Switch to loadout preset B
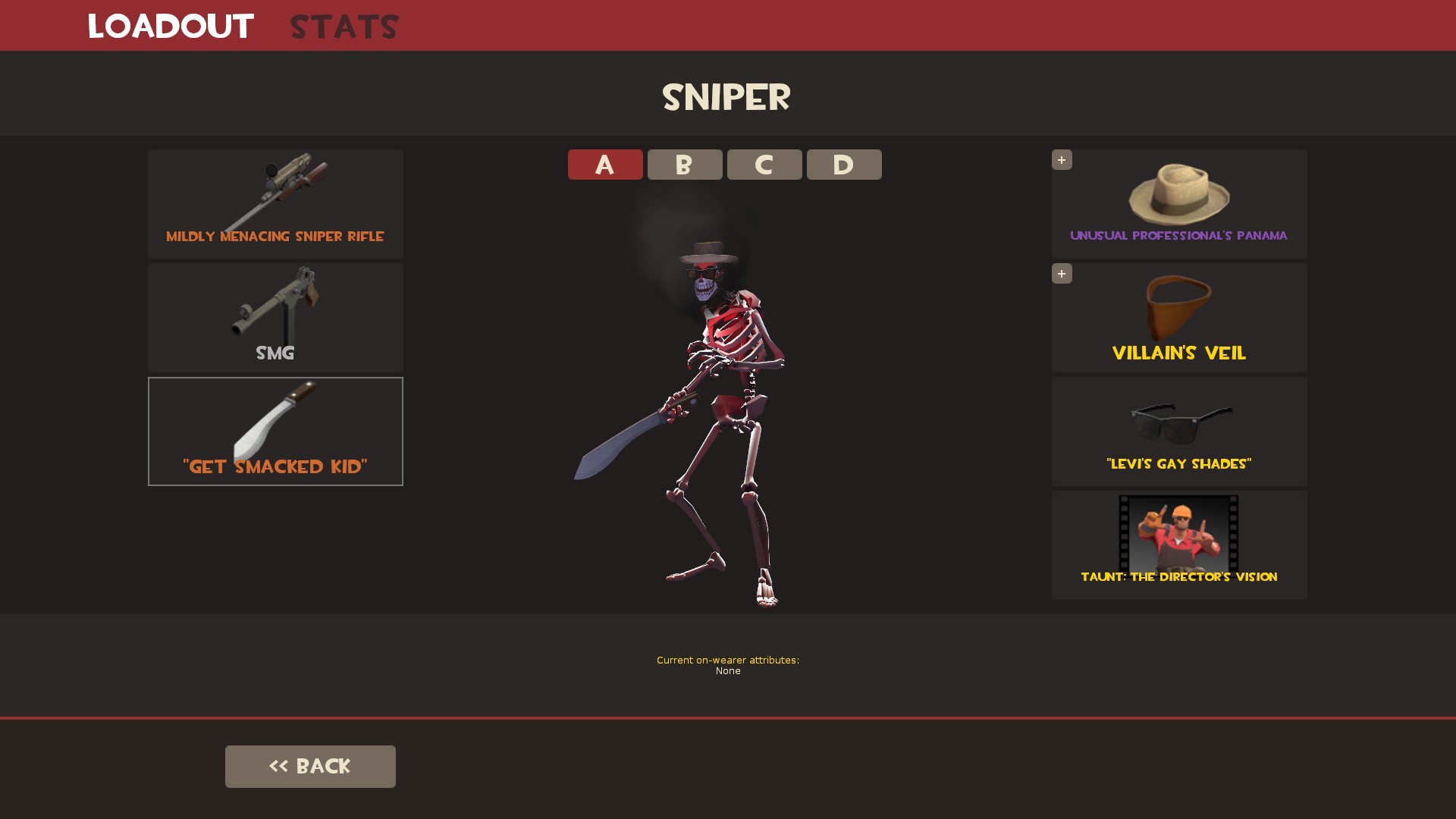 click(x=685, y=165)
